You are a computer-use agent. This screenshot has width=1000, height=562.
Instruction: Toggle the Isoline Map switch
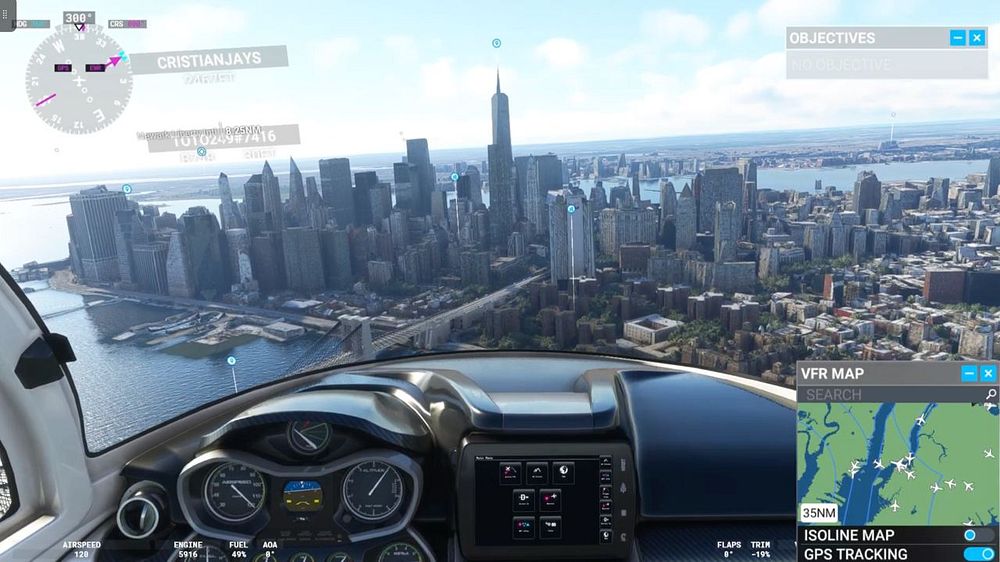(971, 536)
